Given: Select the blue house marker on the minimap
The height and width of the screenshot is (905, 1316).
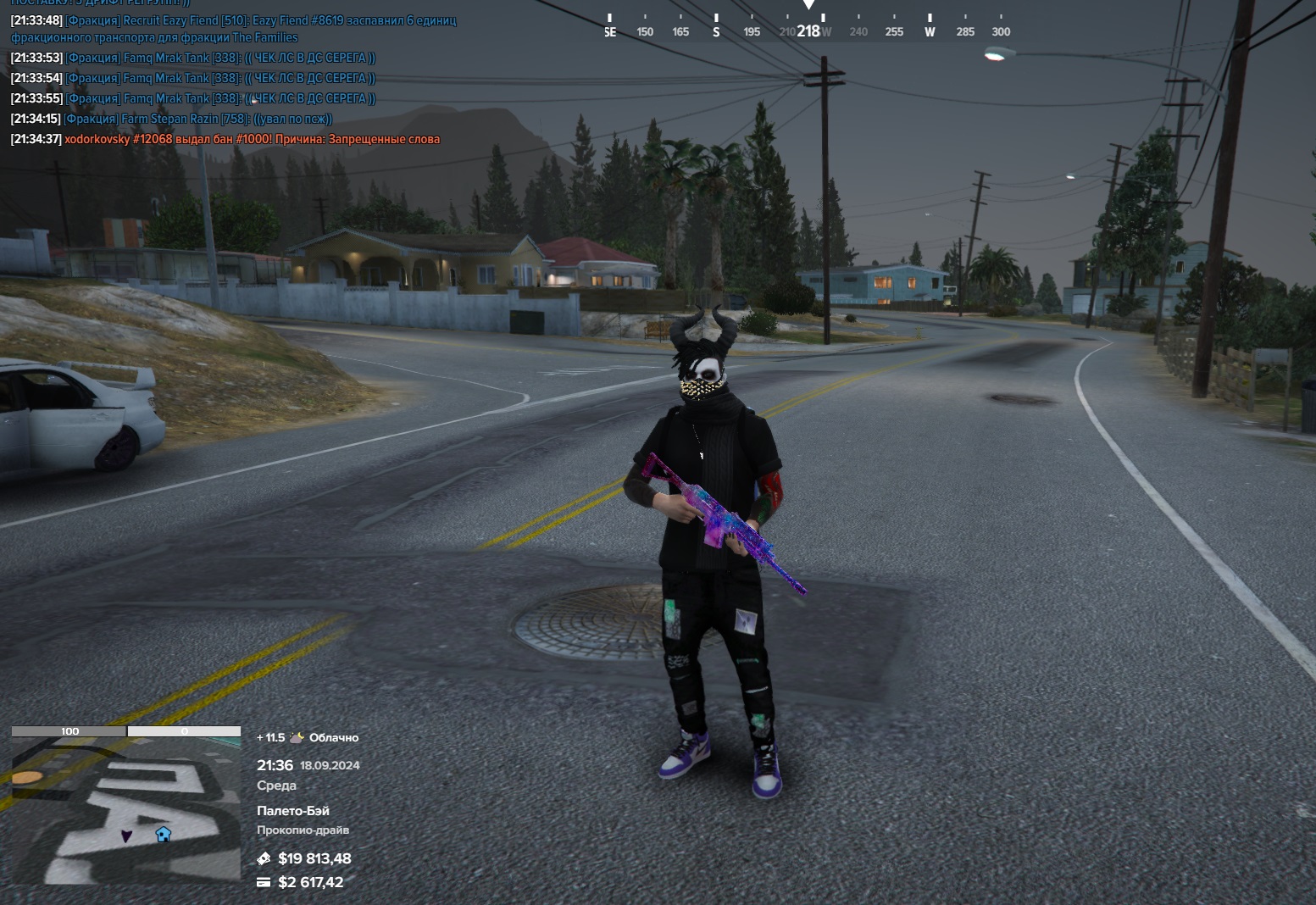Looking at the screenshot, I should (x=164, y=834).
